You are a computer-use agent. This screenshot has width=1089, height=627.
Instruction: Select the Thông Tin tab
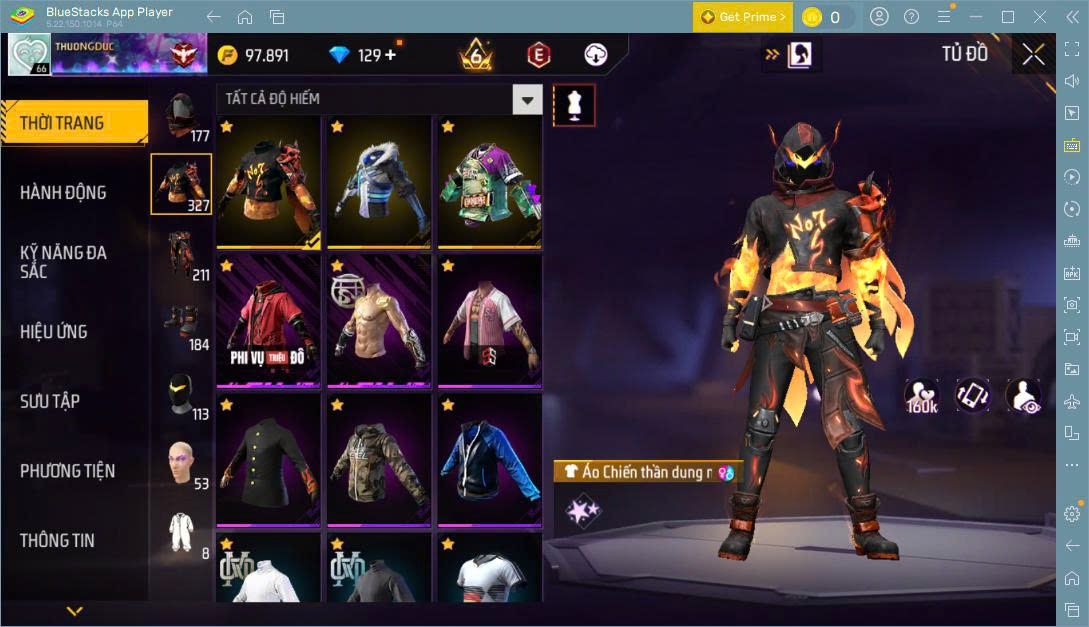pos(57,540)
